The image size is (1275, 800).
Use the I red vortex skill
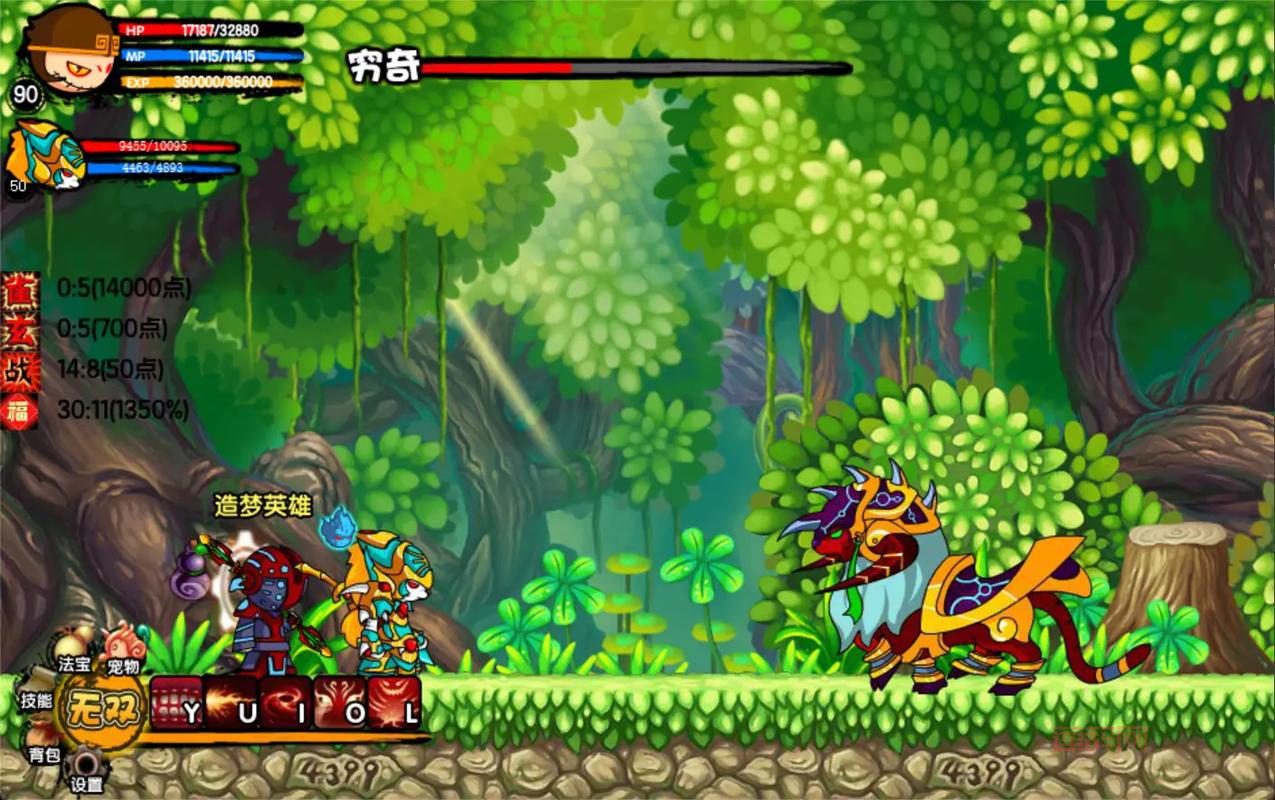tap(286, 702)
